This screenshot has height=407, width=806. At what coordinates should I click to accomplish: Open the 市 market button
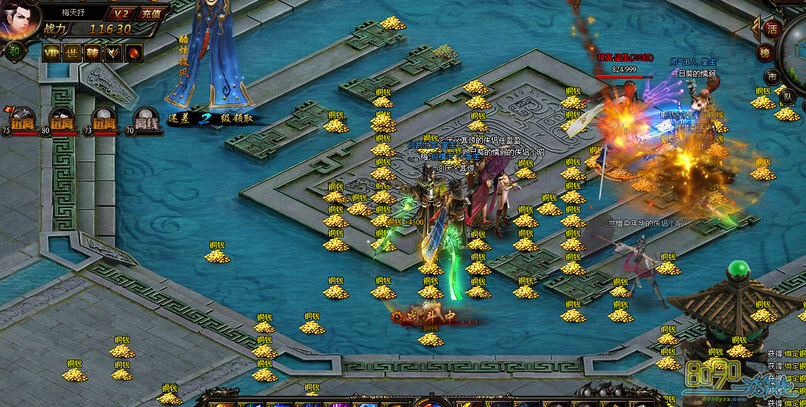771,76
